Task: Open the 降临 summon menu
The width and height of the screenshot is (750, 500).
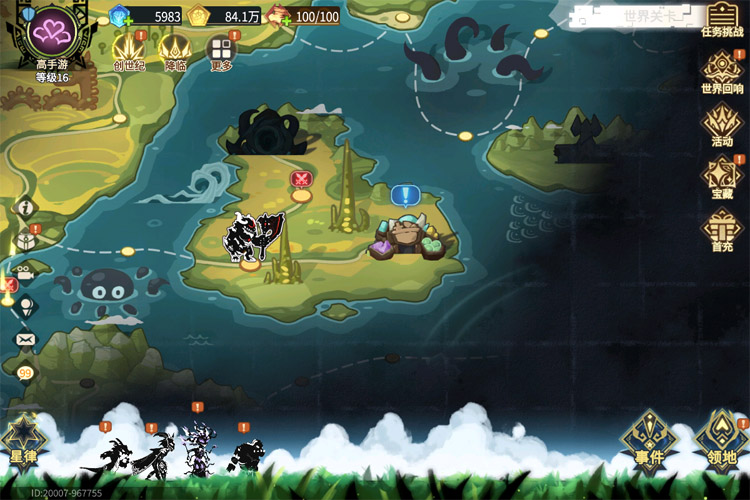Action: point(175,49)
